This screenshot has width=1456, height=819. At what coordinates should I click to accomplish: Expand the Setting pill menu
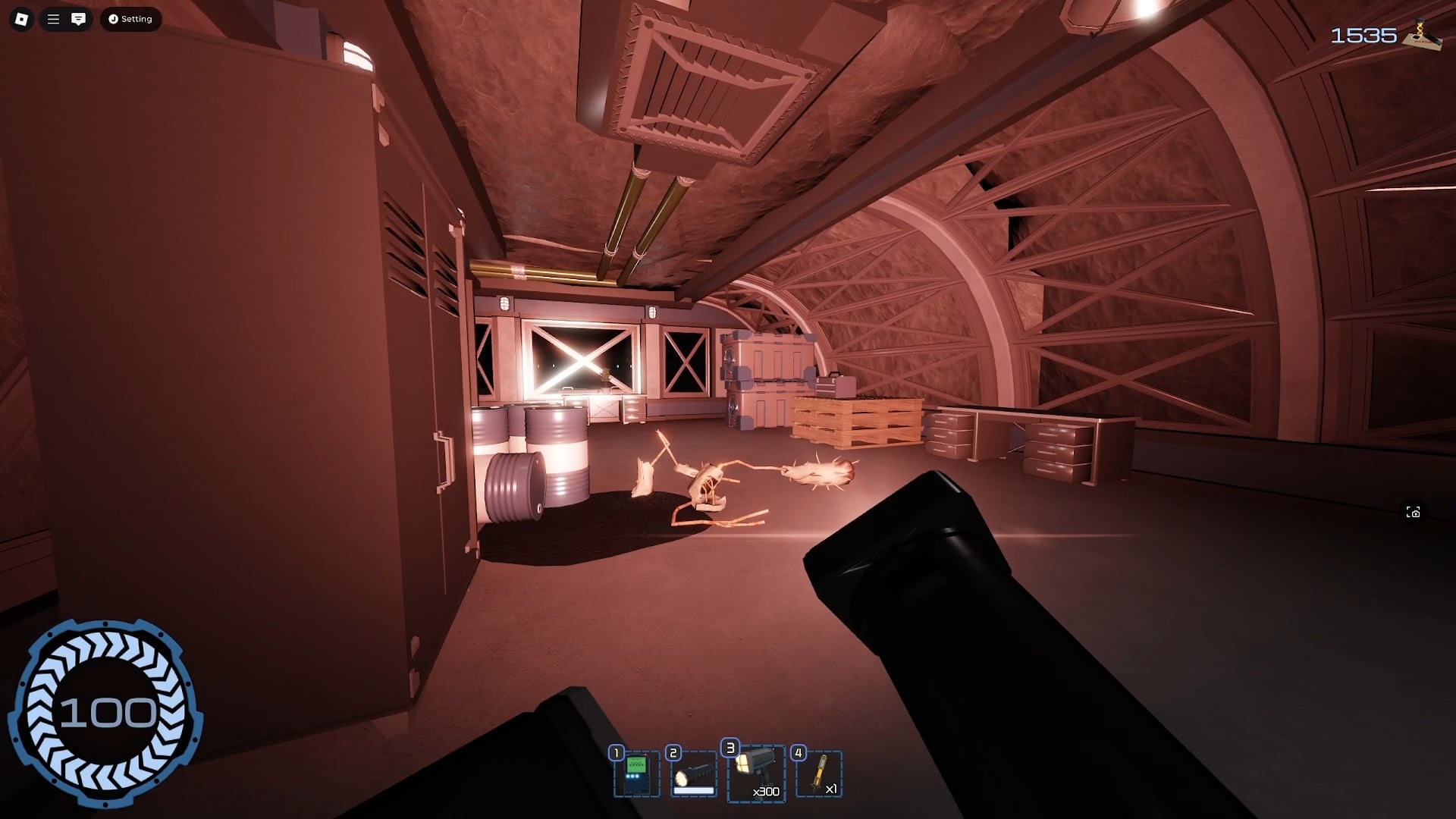pos(130,19)
